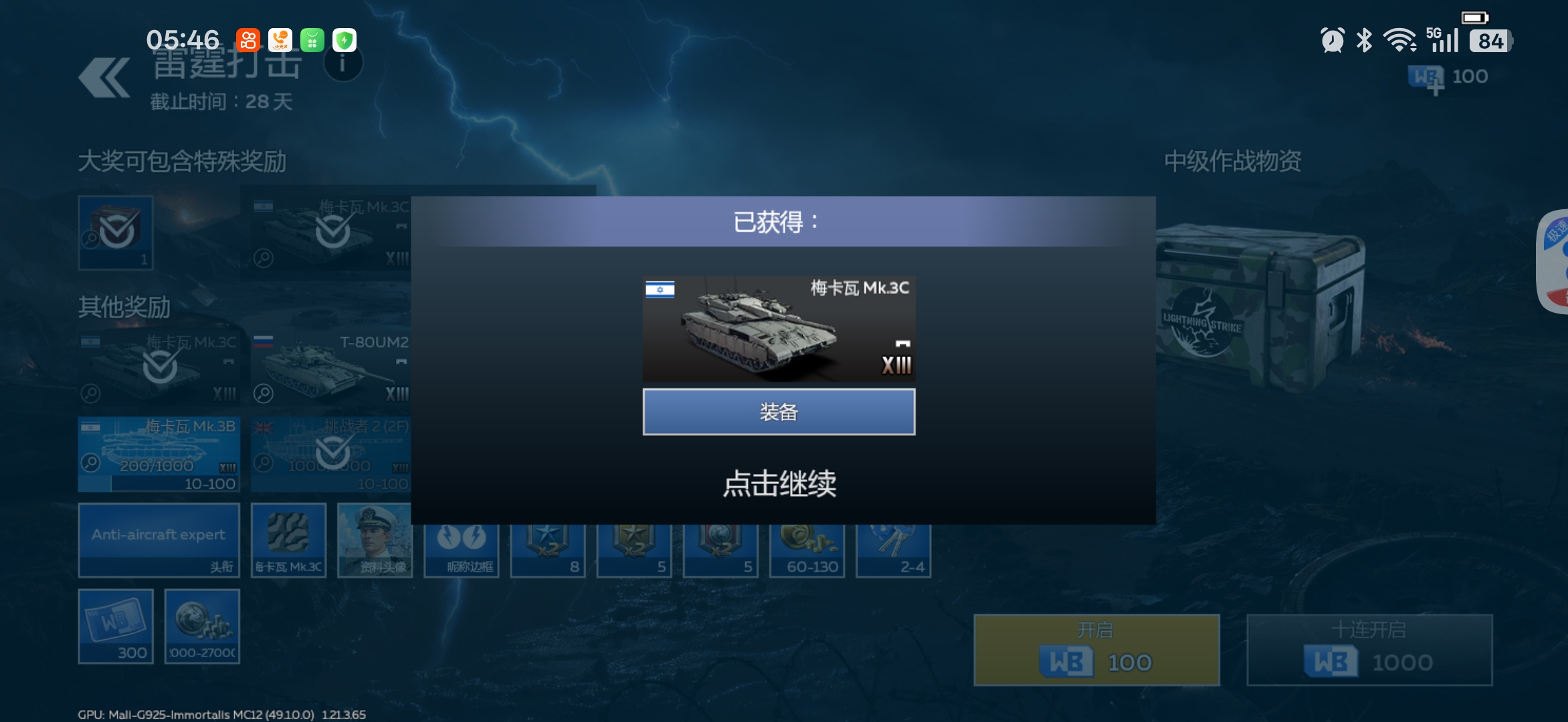Select the silver lions 9000-27000 reward icon
Screen dimensions: 1568x722
click(203, 625)
